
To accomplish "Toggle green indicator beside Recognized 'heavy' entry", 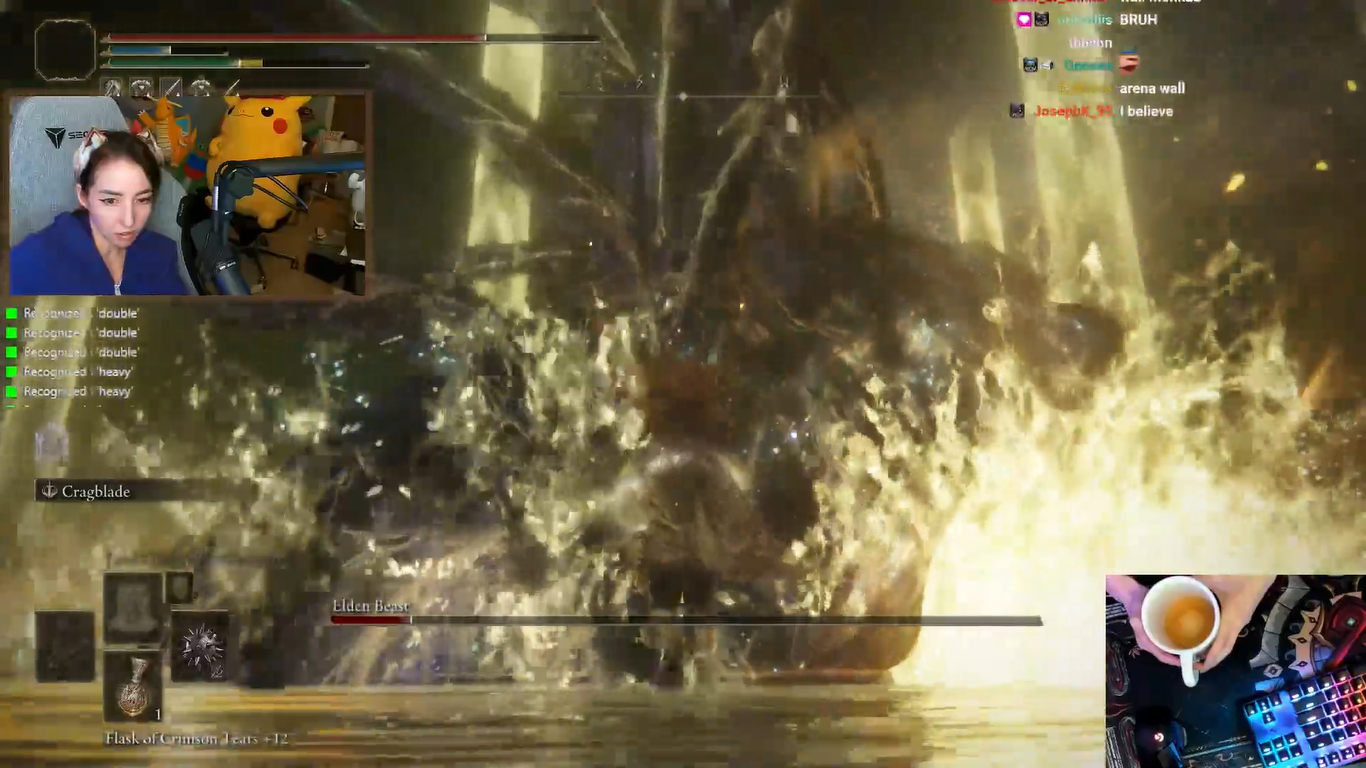I will click(9, 371).
